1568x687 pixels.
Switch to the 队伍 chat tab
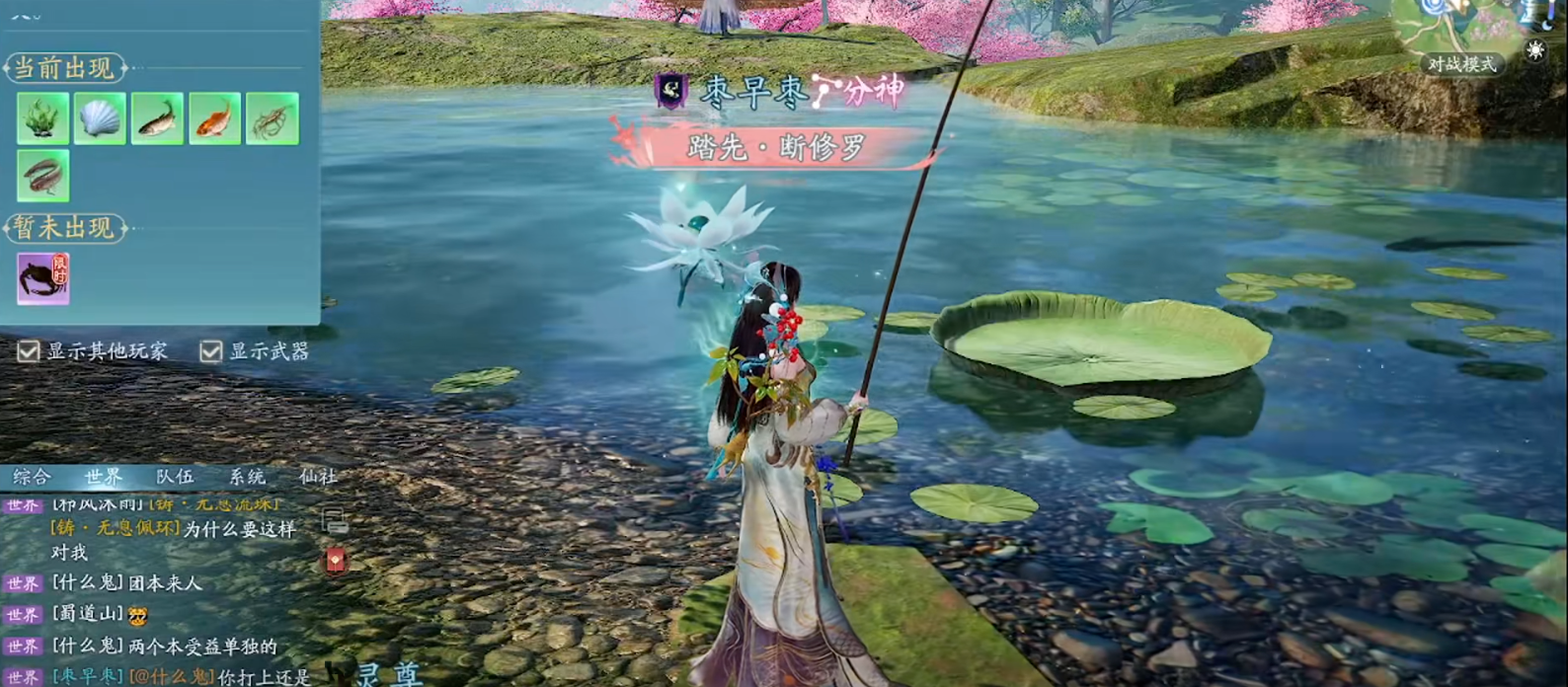pyautogui.click(x=175, y=478)
